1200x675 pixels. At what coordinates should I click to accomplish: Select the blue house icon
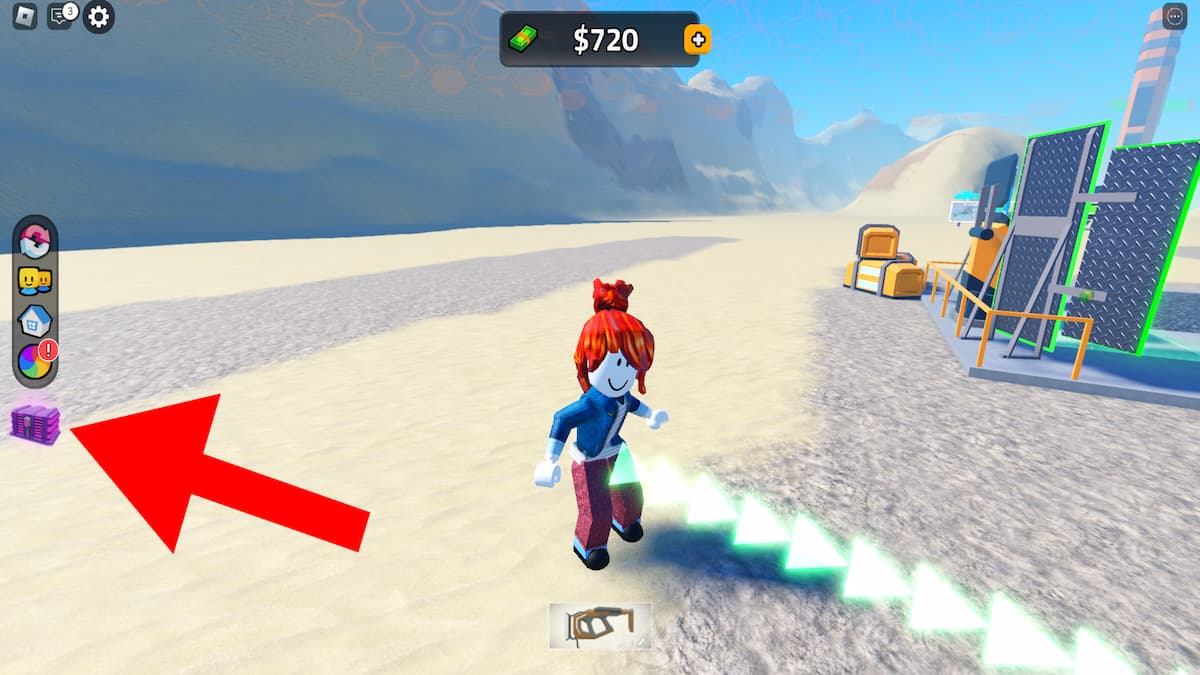pos(35,321)
